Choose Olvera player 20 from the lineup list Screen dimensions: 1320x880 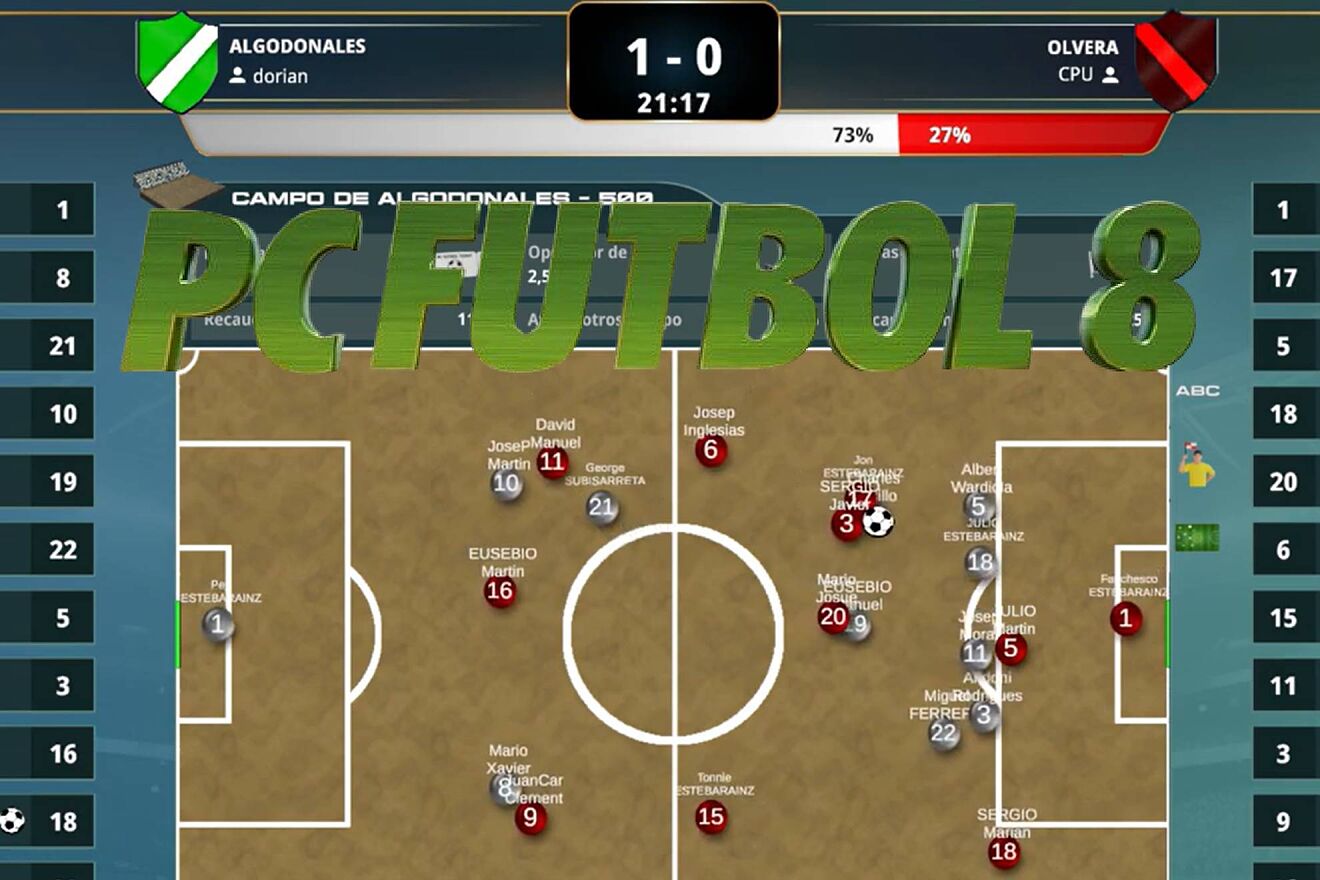coord(1283,482)
